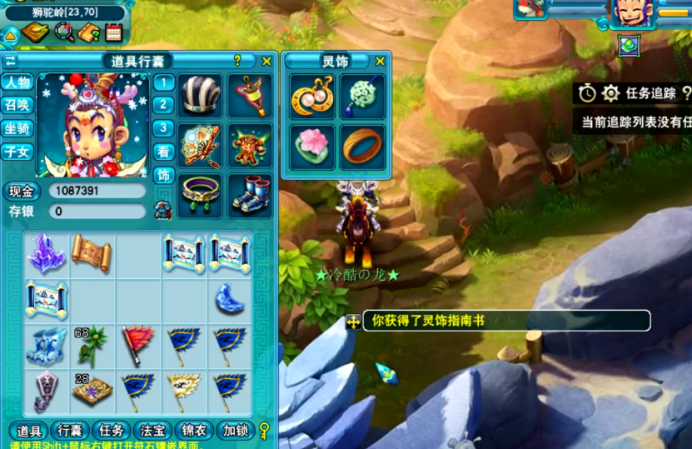Click the smiling player portrait at top

(628, 13)
